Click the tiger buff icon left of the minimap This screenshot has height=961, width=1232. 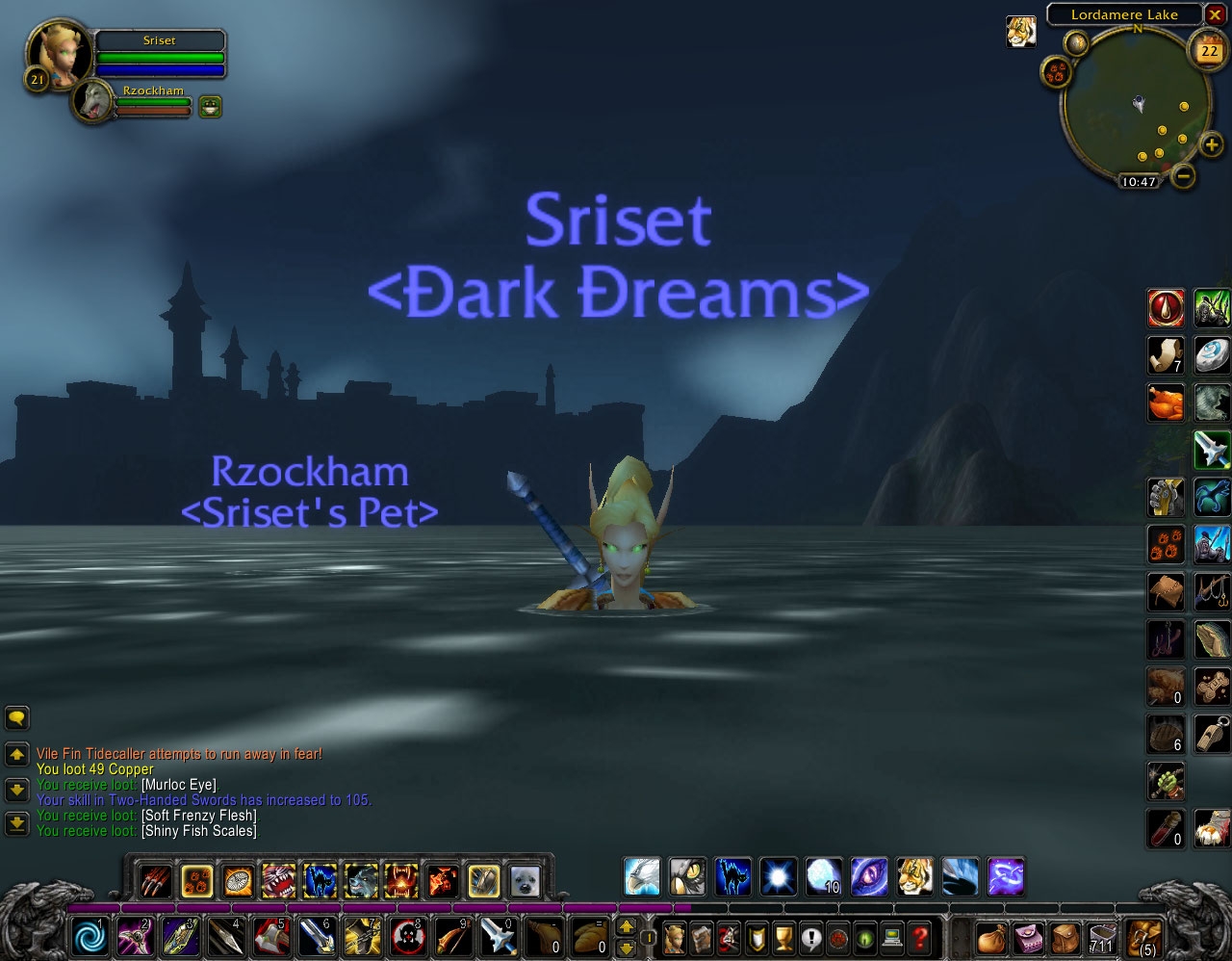pos(1021,31)
